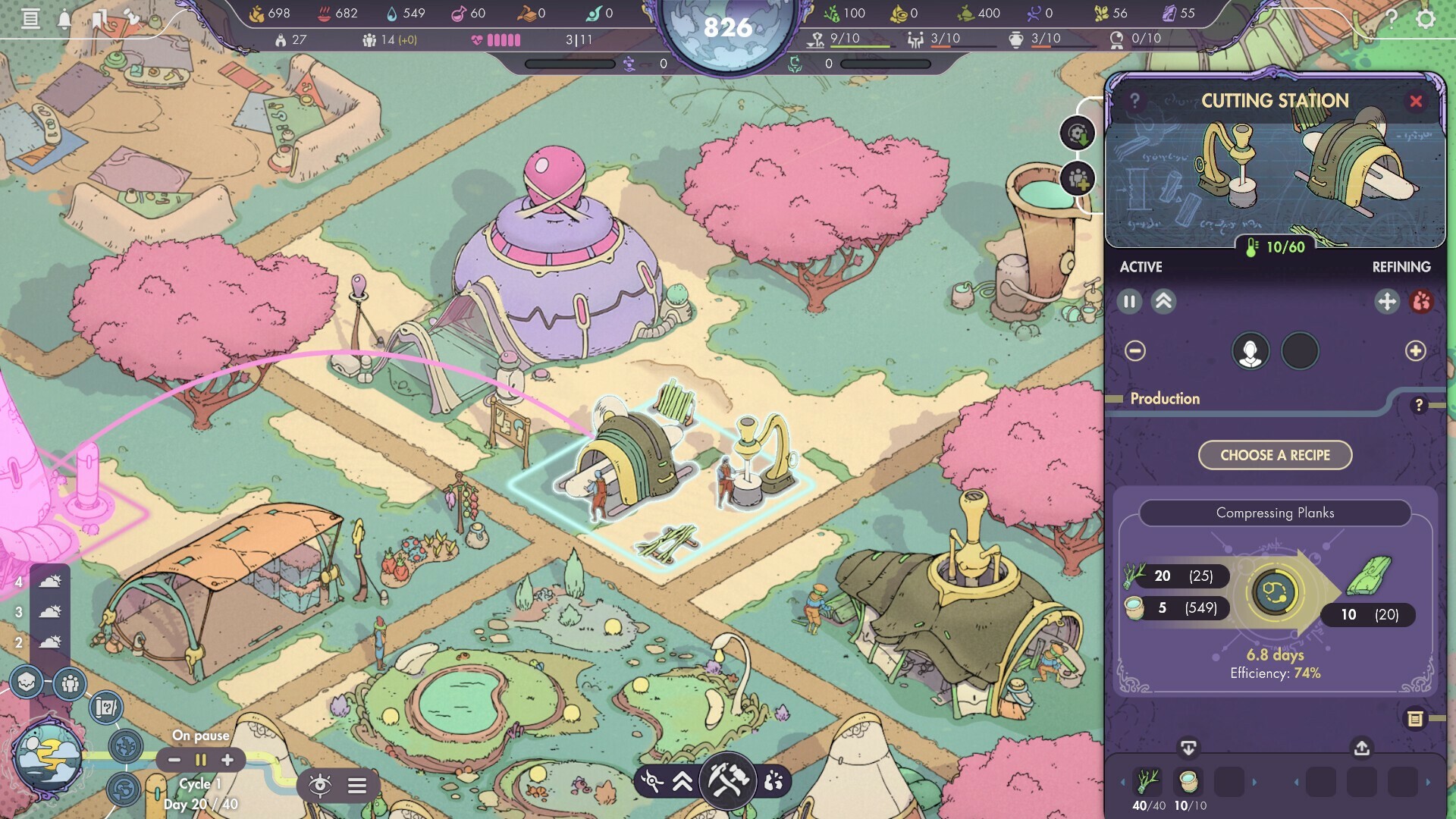
Task: Click the red demolish building icon
Action: click(x=1421, y=302)
